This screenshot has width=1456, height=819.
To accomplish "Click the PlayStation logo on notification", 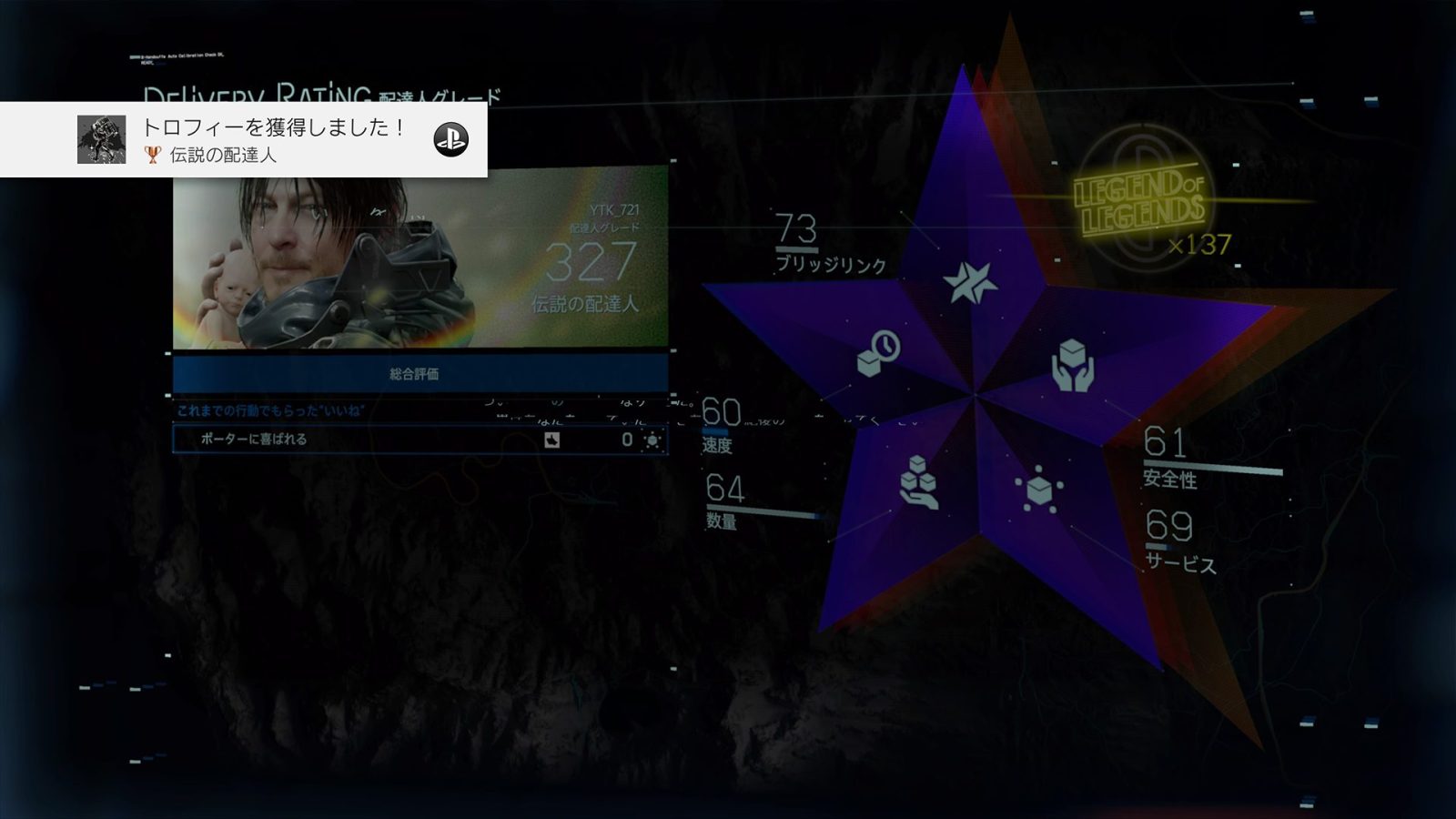I will coord(450,139).
